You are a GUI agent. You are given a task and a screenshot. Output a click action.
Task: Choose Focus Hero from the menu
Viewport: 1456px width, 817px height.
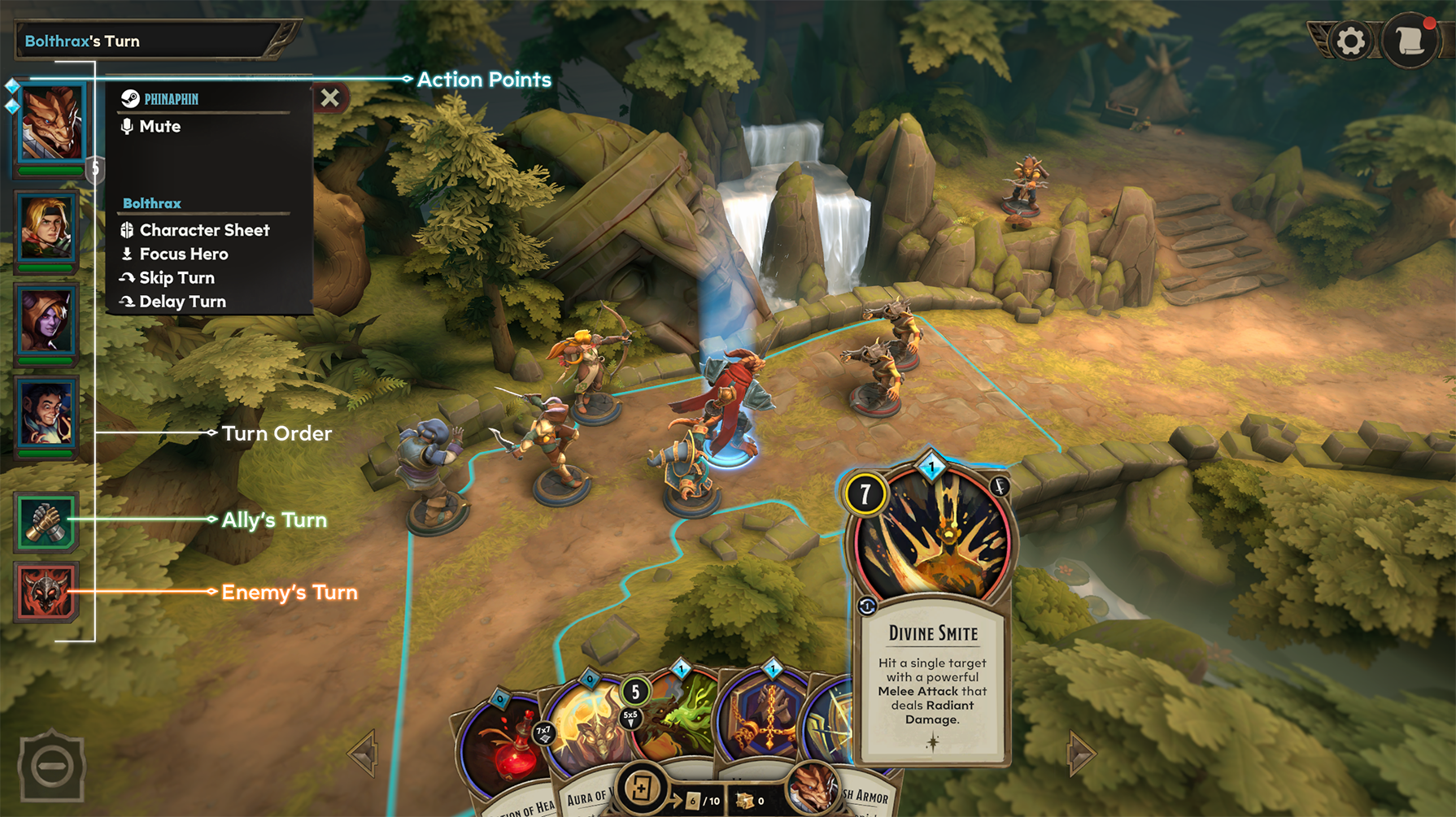[183, 254]
